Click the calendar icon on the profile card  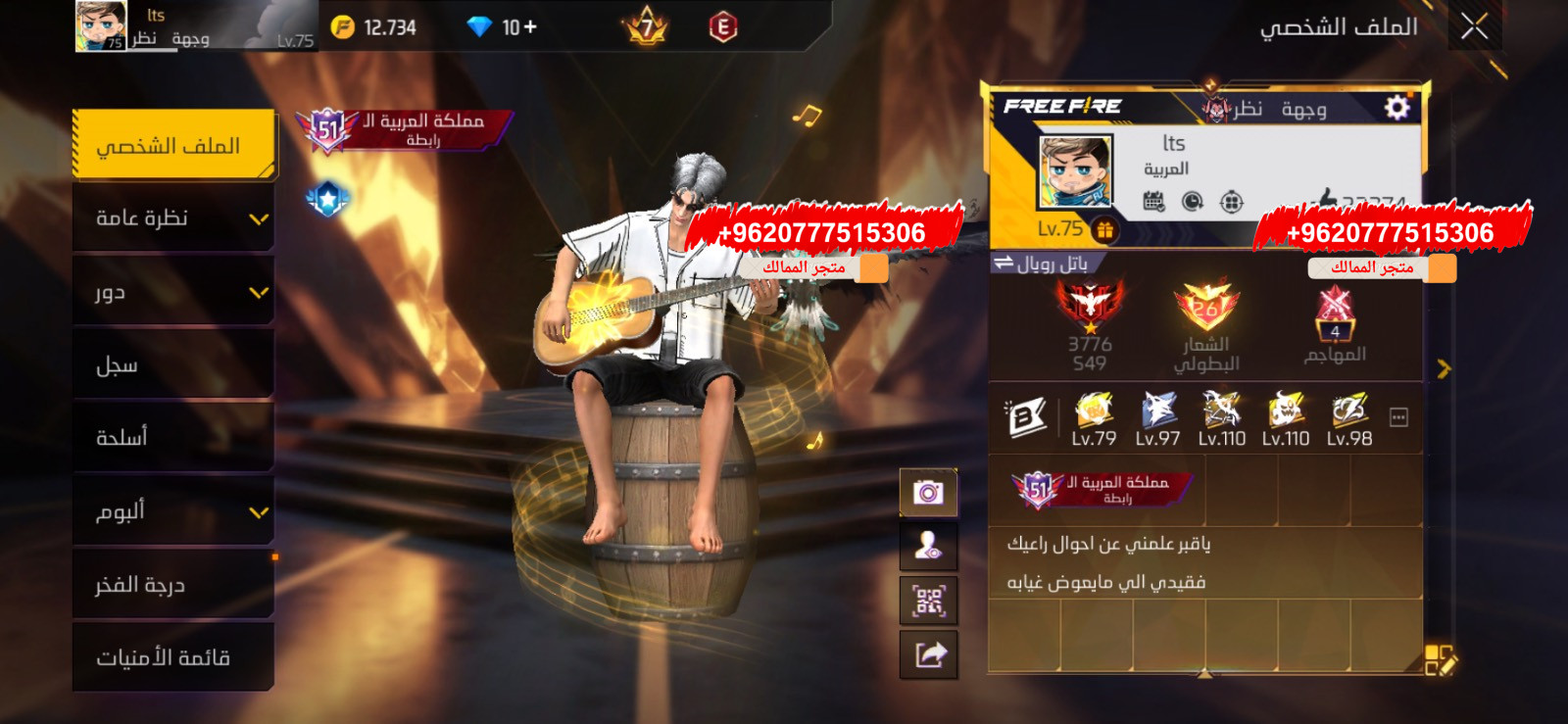[1154, 201]
